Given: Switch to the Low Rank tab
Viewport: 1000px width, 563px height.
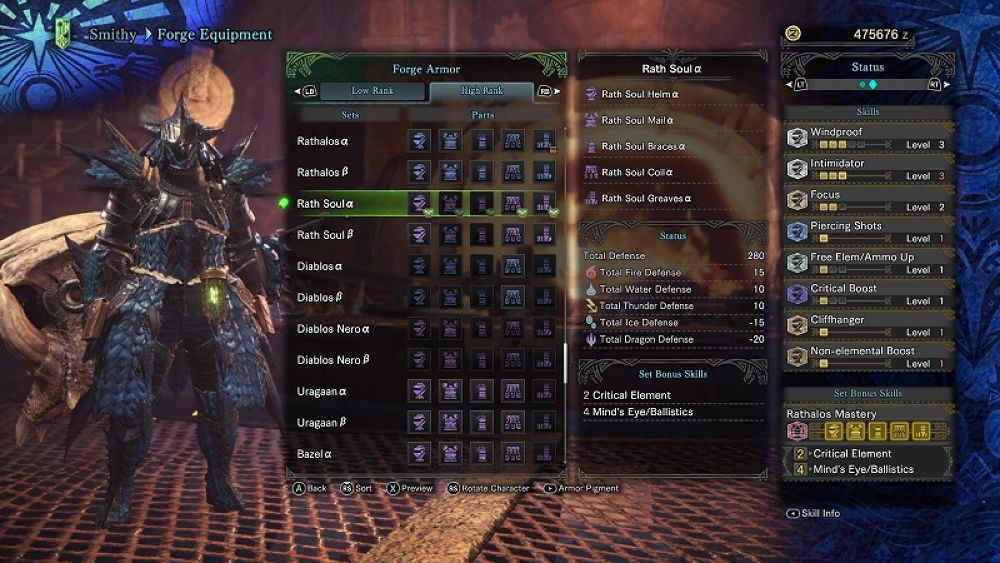Looking at the screenshot, I should tap(371, 91).
